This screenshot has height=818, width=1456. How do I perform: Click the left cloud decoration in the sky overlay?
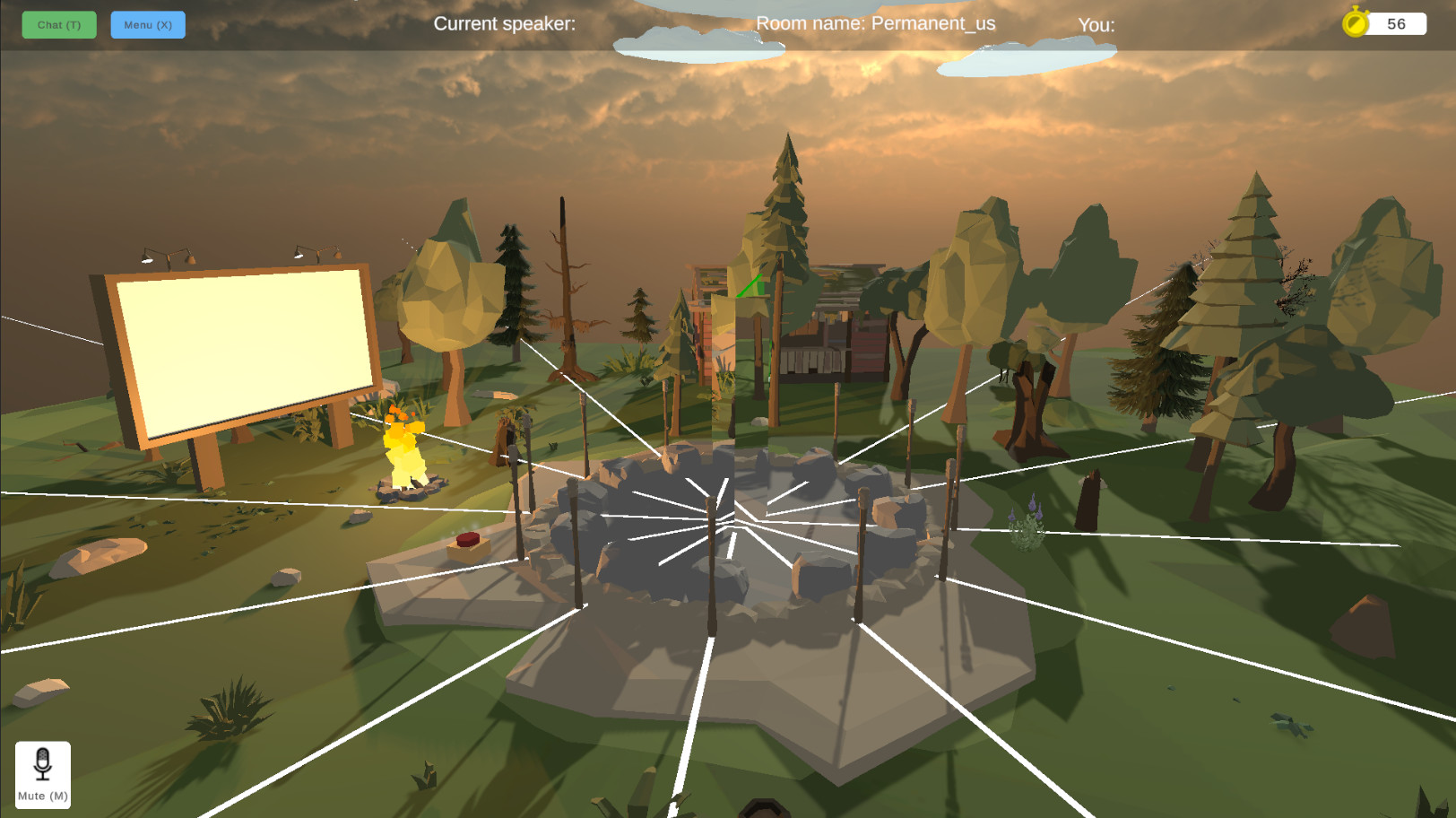(698, 43)
